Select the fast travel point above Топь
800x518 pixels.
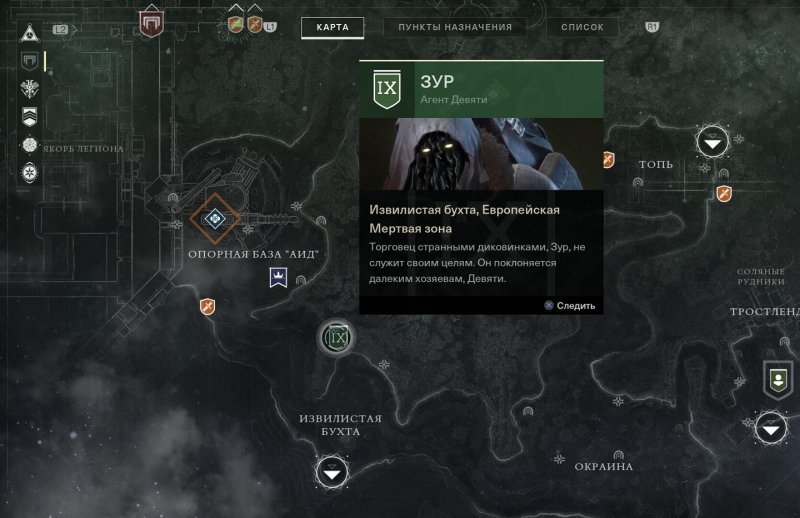(x=712, y=144)
